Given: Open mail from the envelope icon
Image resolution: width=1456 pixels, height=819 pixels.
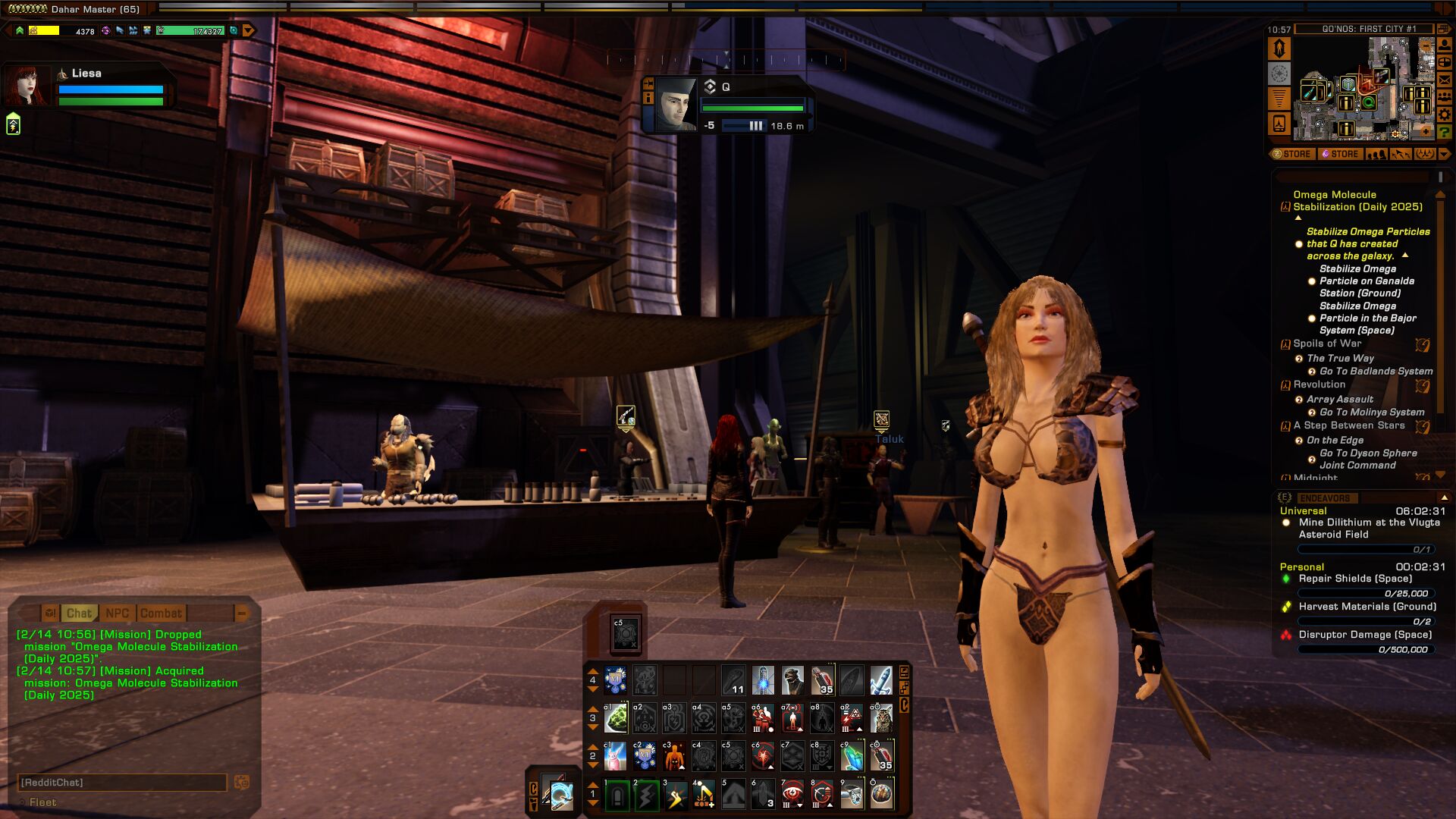Looking at the screenshot, I should point(1445,80).
